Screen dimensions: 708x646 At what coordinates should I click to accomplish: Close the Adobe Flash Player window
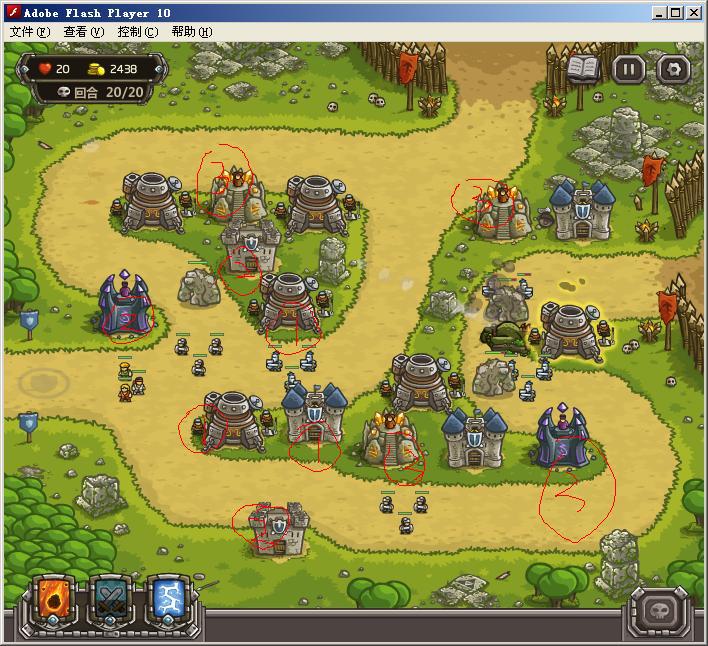694,13
